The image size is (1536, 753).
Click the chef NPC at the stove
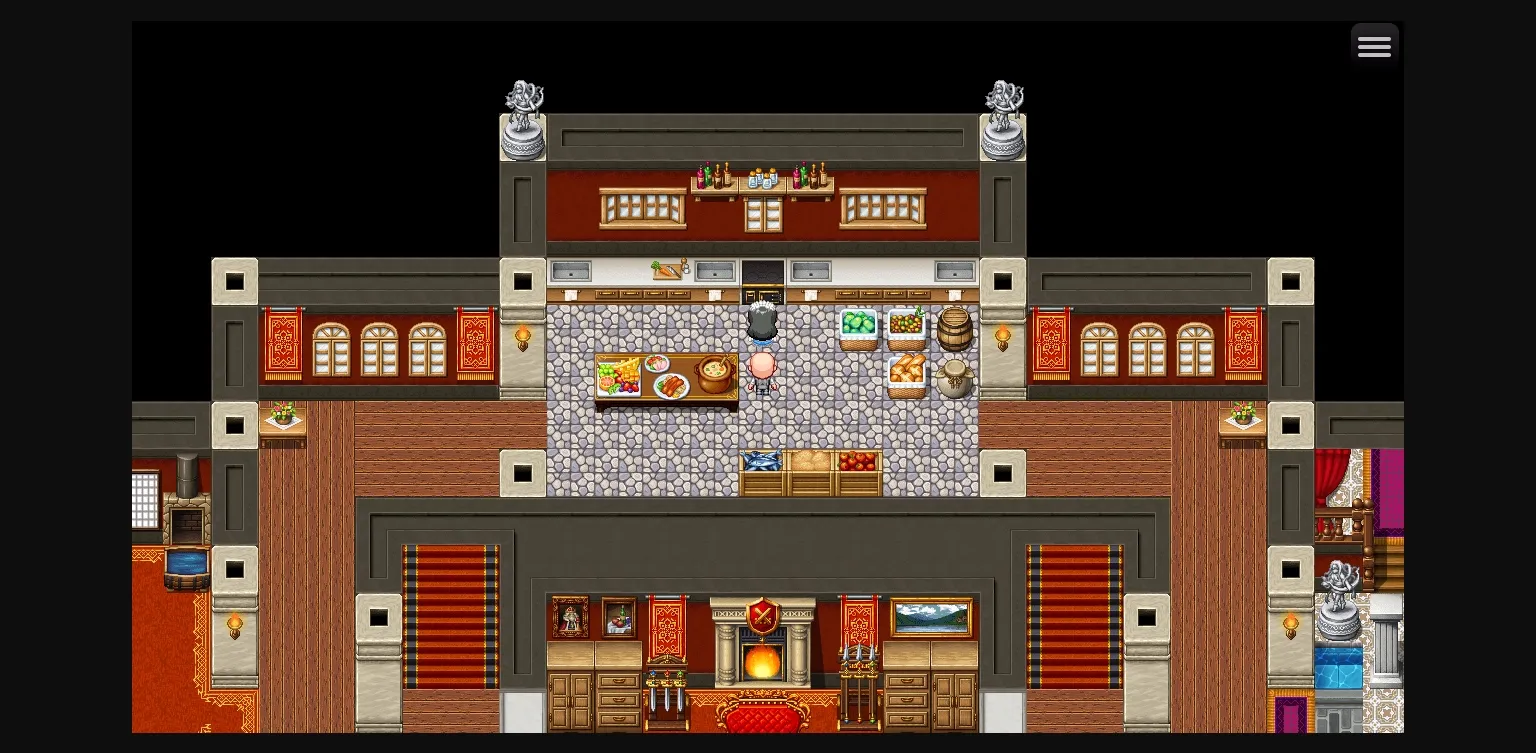[763, 320]
